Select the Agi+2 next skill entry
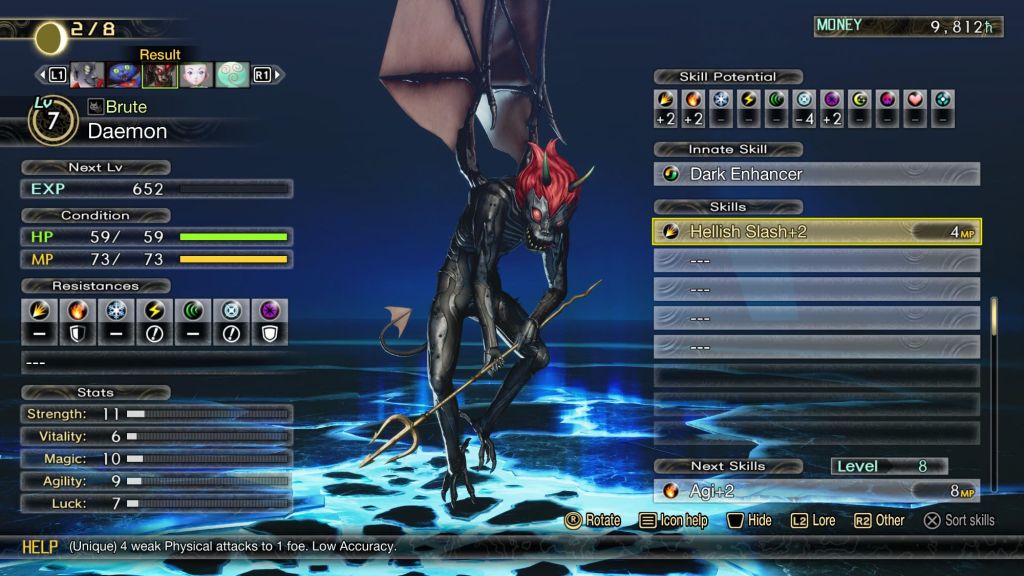 pyautogui.click(x=816, y=491)
